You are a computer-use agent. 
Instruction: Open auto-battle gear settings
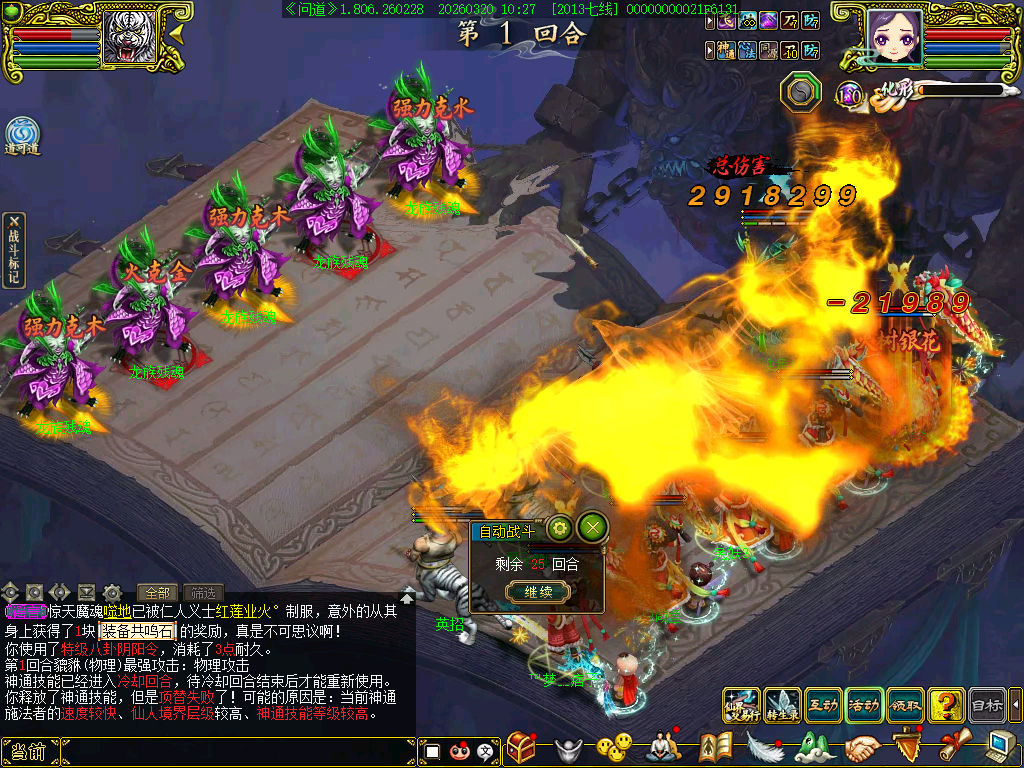click(x=559, y=527)
